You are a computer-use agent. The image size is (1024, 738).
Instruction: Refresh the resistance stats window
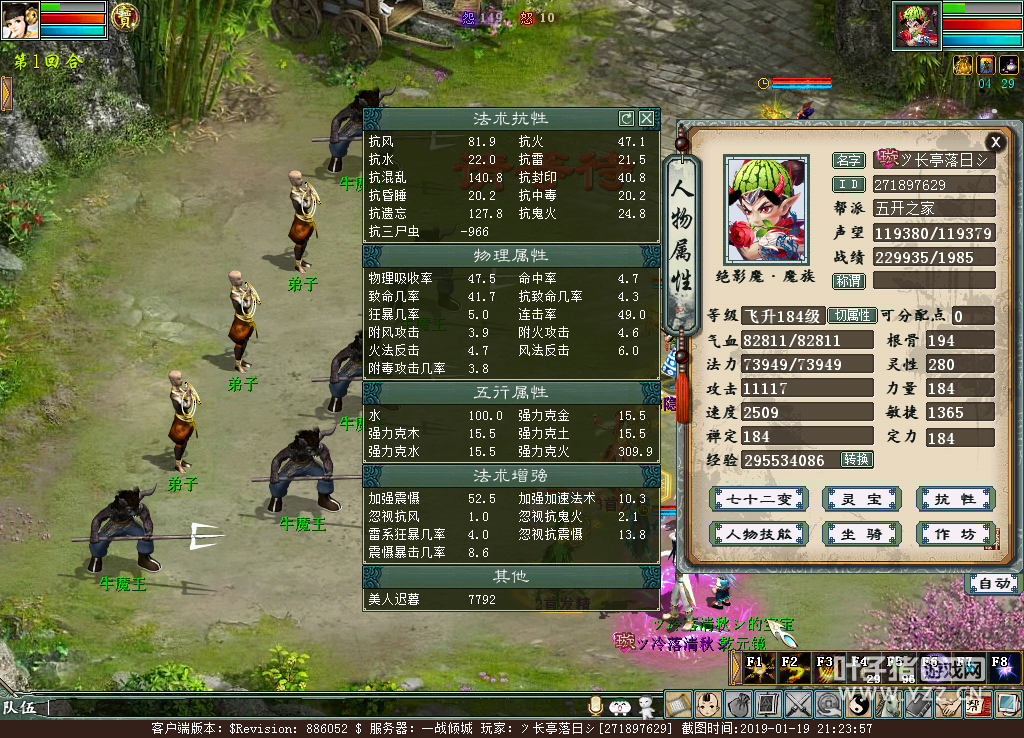click(626, 118)
